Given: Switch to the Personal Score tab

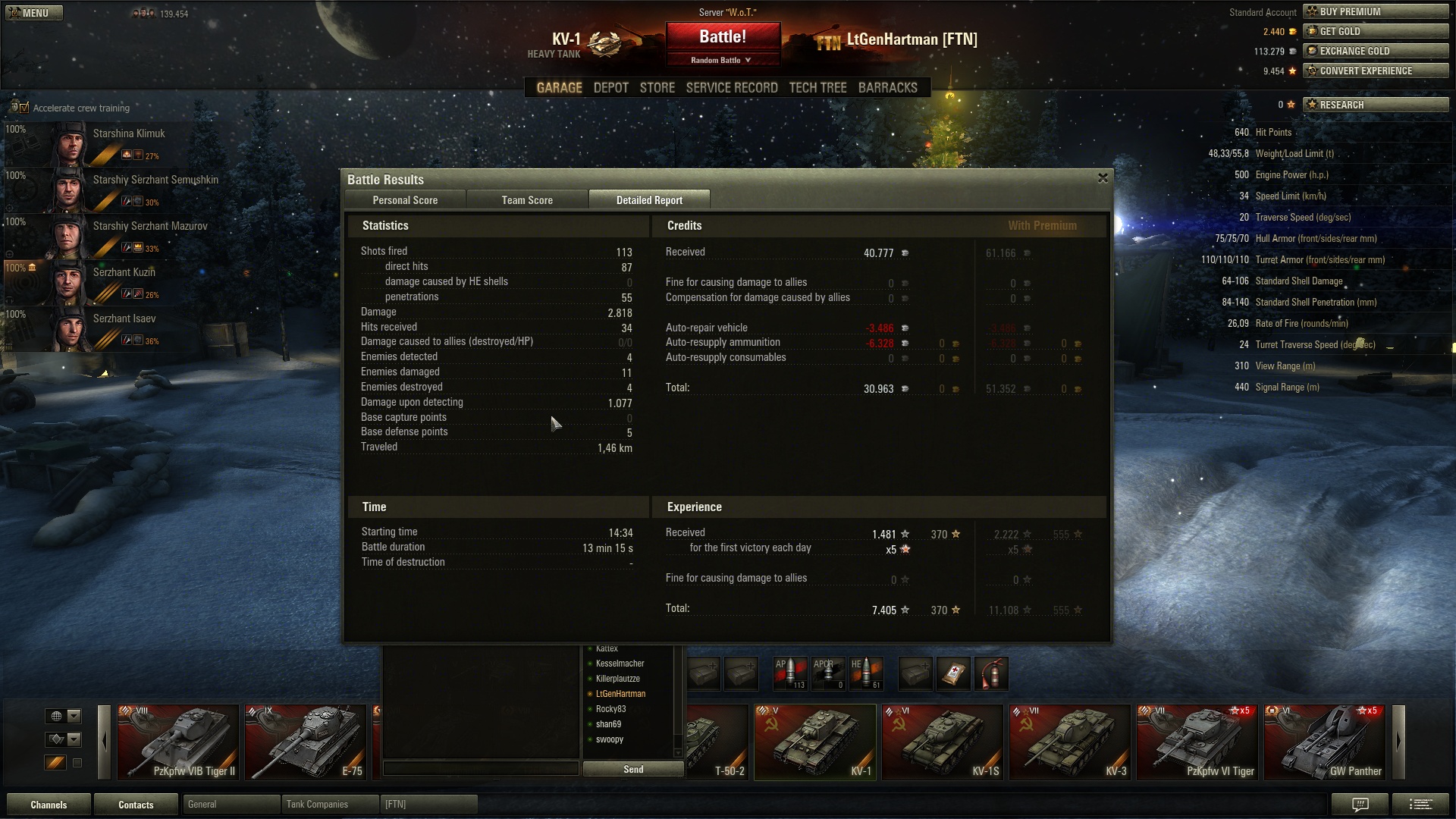Looking at the screenshot, I should coord(405,200).
